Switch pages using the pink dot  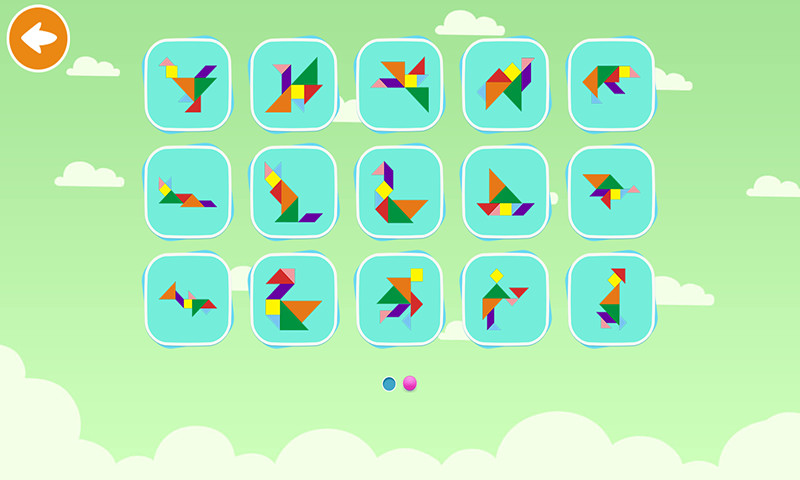410,383
